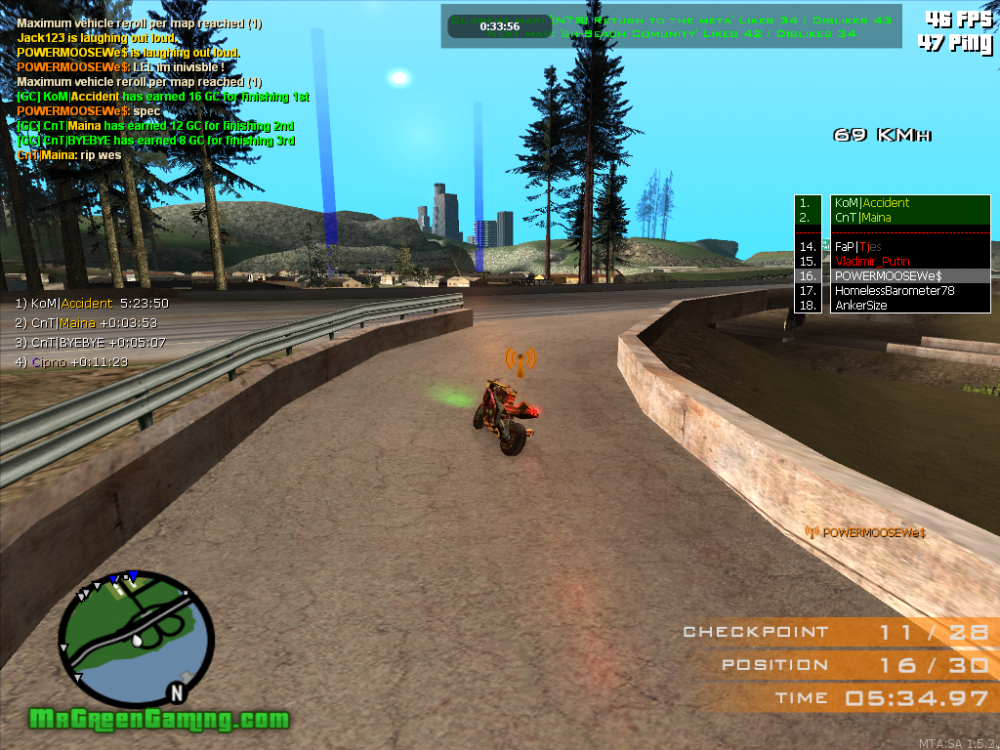Select CnT|Maina in the rank board
1000x750 pixels.
(863, 218)
